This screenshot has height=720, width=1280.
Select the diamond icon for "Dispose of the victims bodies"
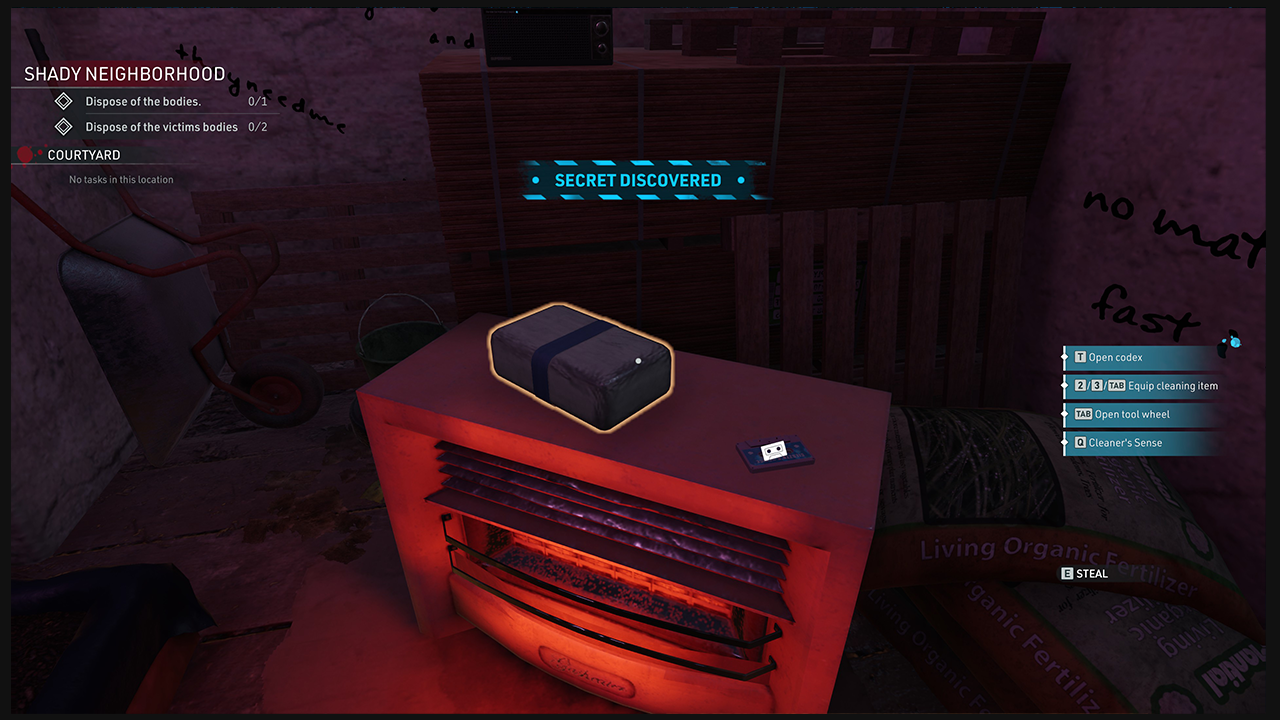[x=63, y=126]
